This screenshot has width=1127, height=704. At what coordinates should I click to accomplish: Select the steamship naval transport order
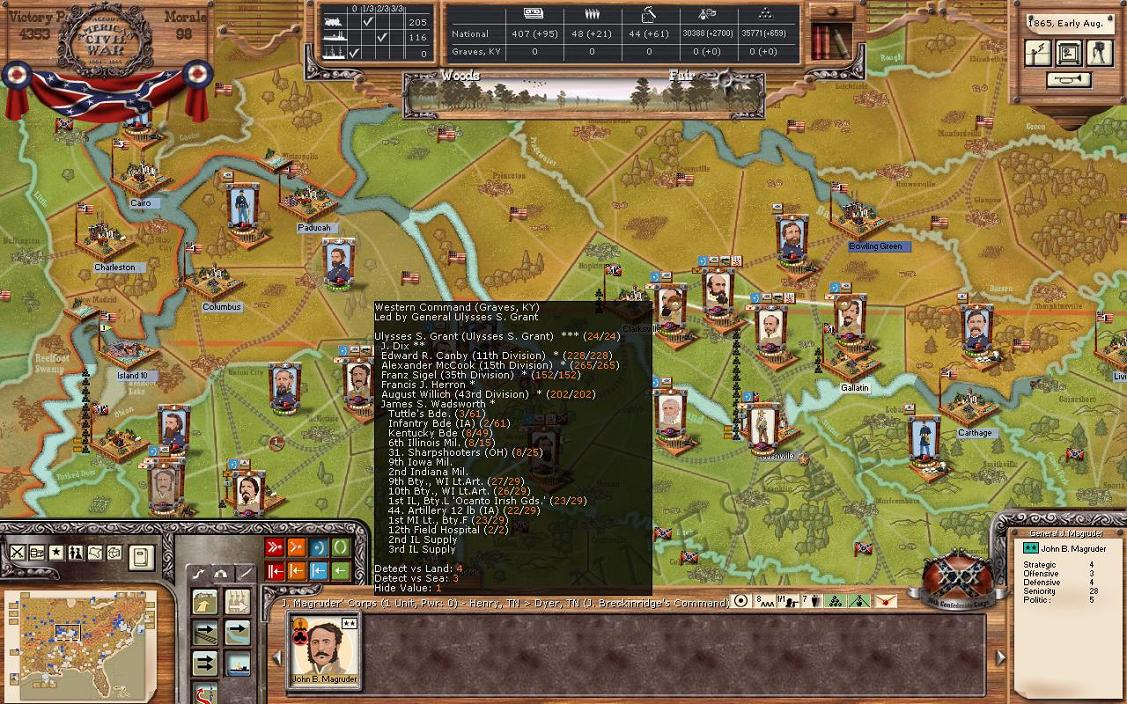pyautogui.click(x=237, y=663)
